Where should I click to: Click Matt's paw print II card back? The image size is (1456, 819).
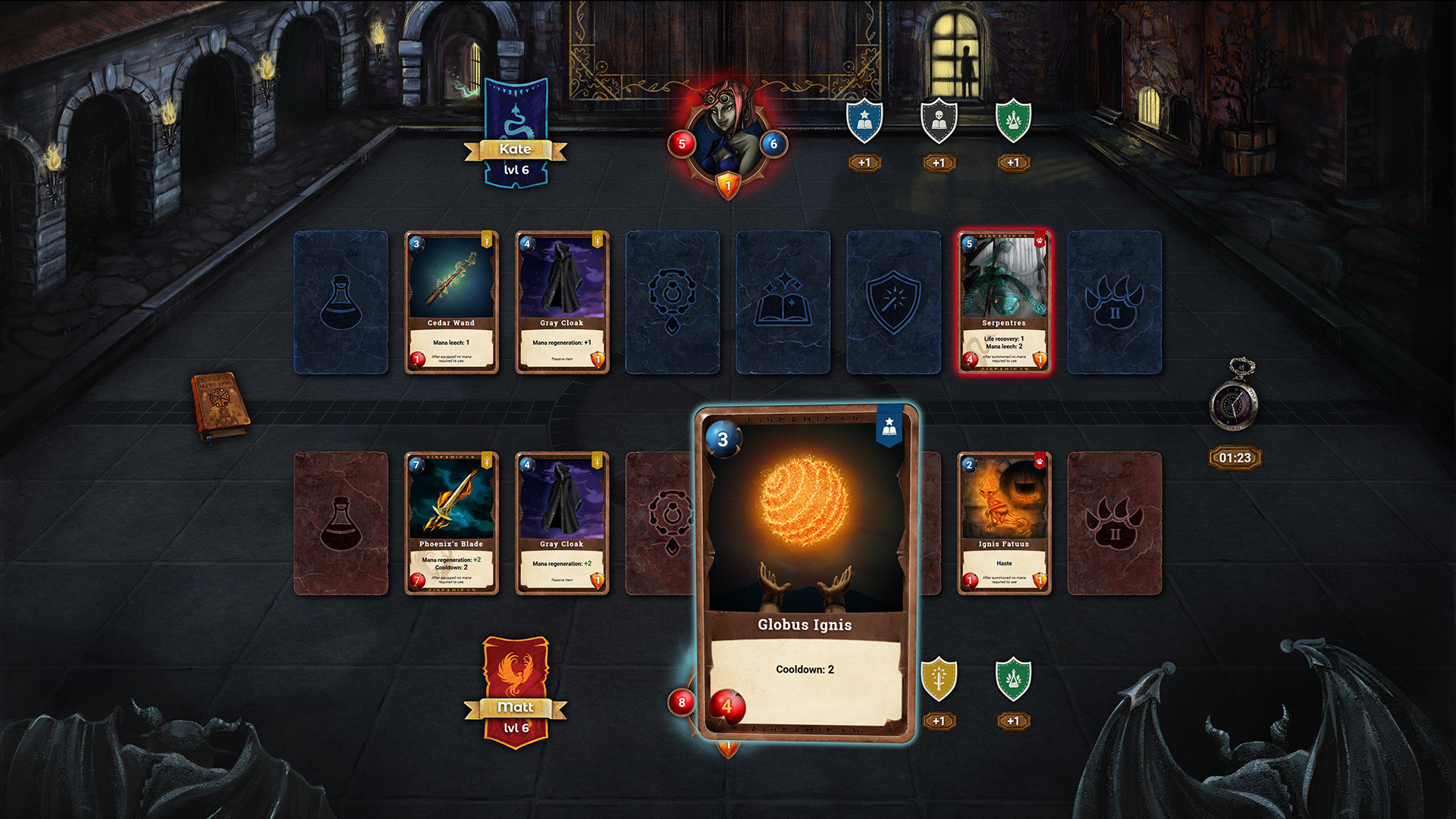pyautogui.click(x=1115, y=521)
